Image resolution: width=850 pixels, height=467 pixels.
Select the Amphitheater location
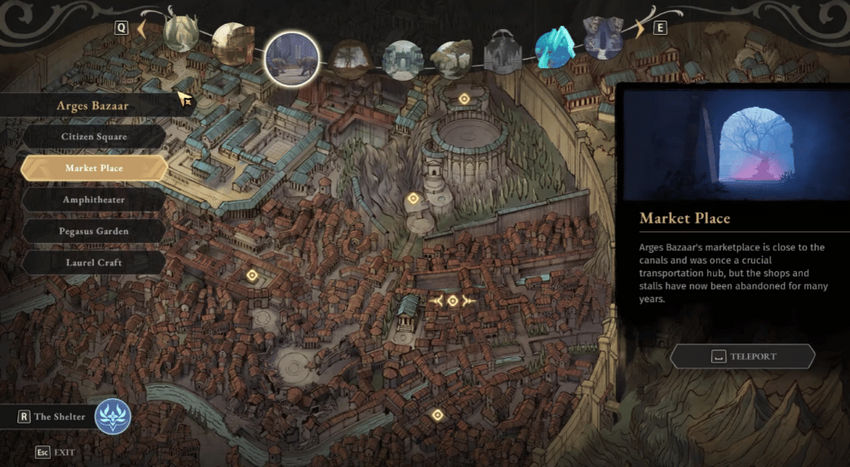click(x=94, y=199)
